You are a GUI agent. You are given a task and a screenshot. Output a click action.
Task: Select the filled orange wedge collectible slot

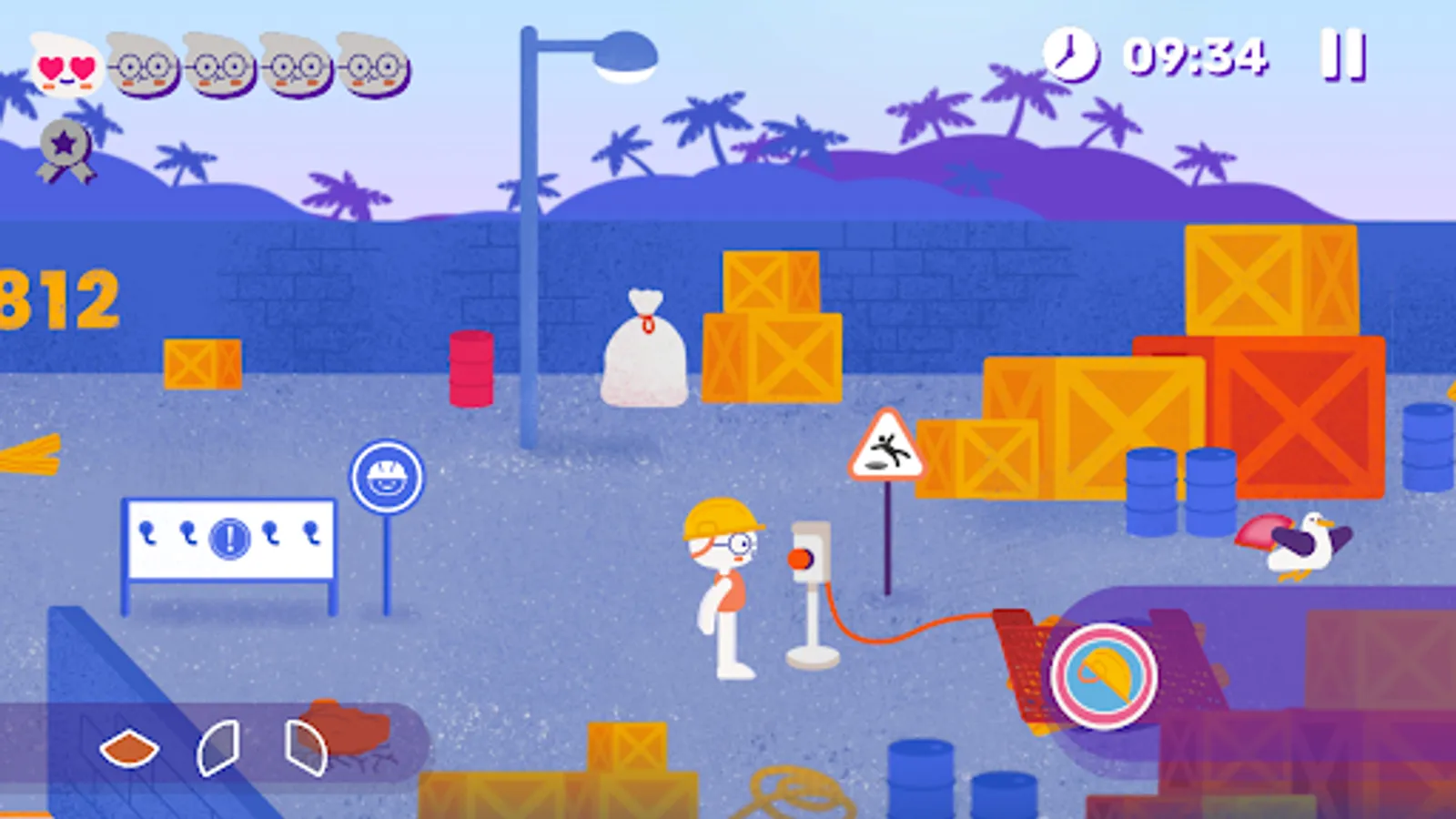click(129, 748)
